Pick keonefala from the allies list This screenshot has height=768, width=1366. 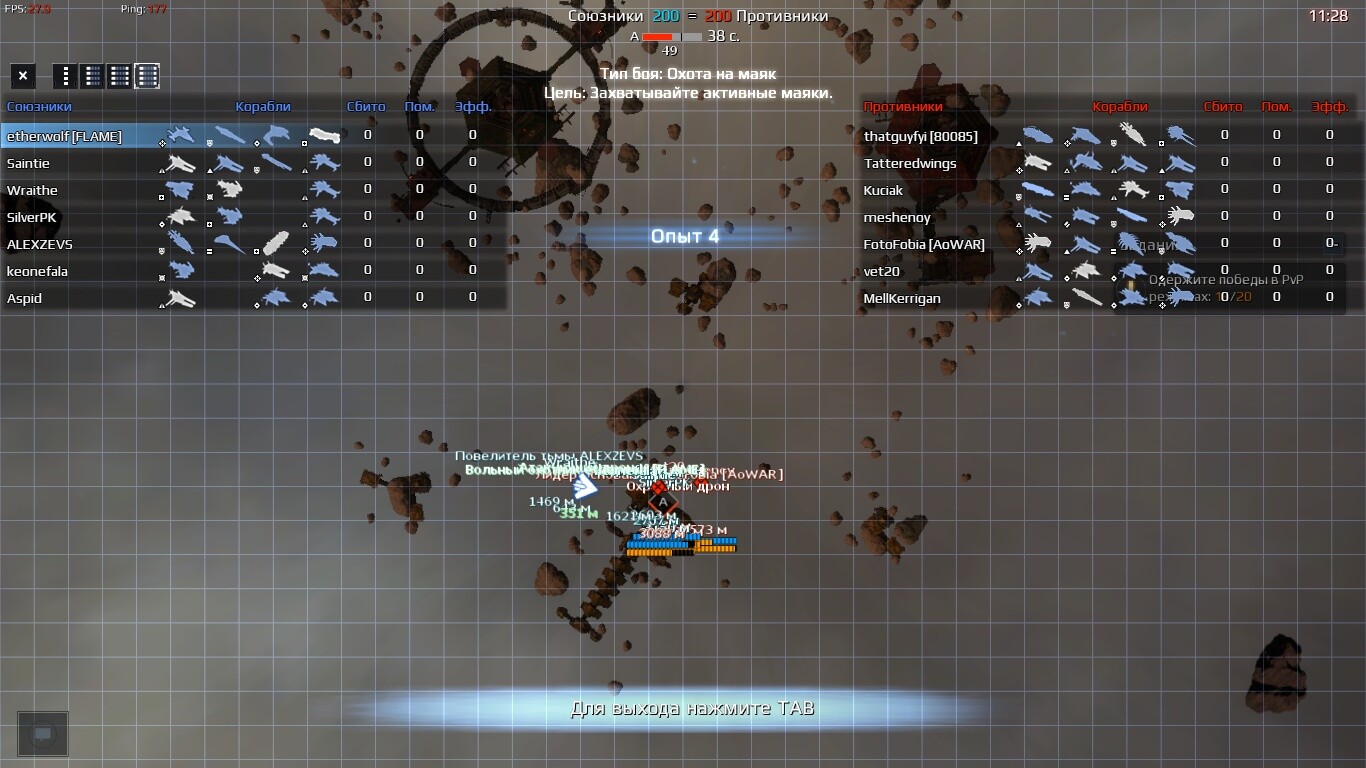37,271
